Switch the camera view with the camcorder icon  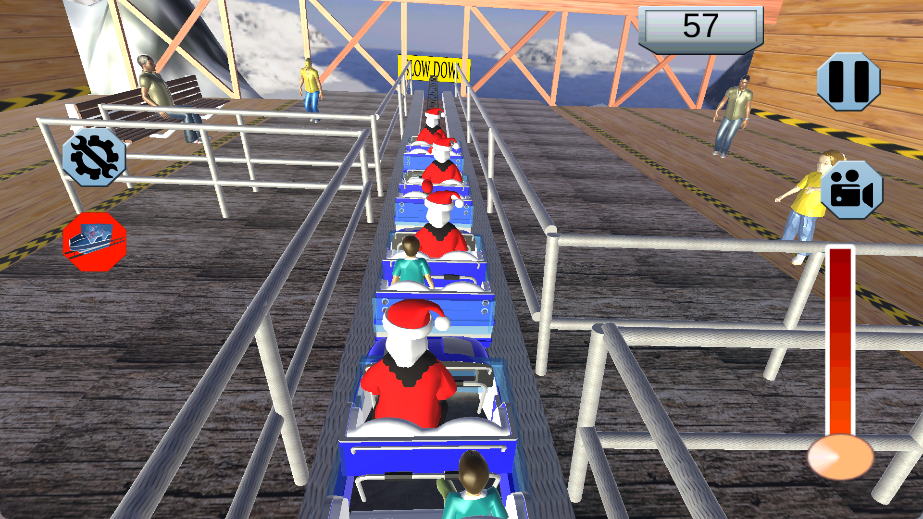[x=852, y=190]
